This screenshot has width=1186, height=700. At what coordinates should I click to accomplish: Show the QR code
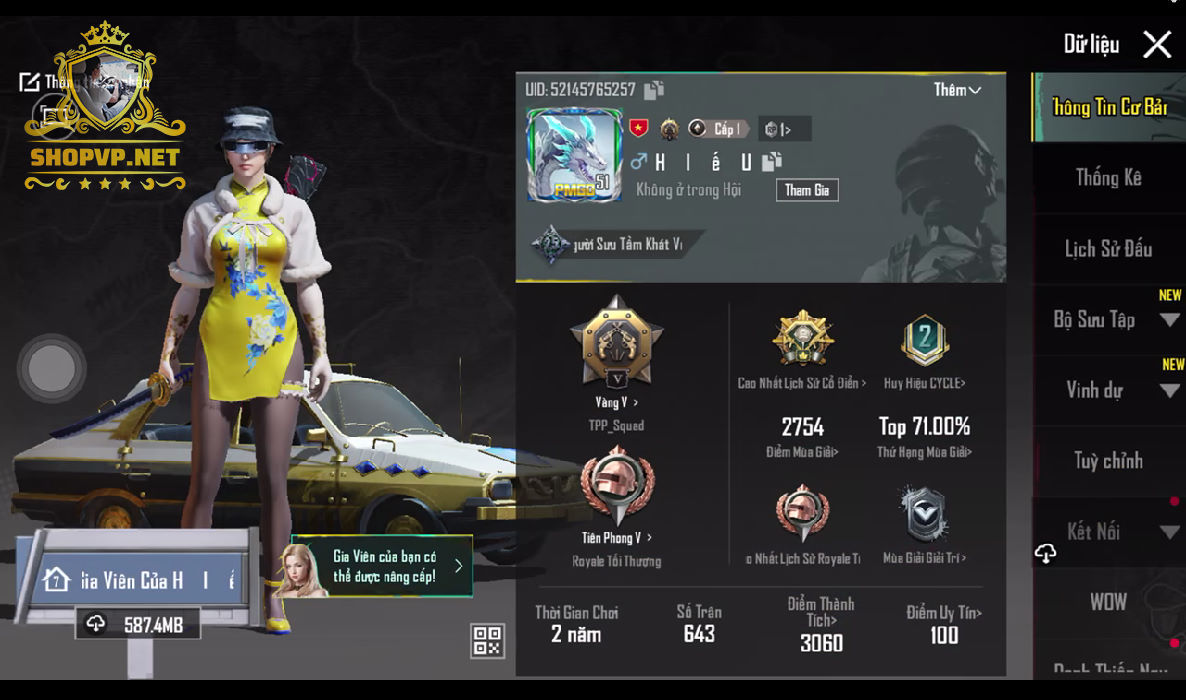tap(487, 641)
